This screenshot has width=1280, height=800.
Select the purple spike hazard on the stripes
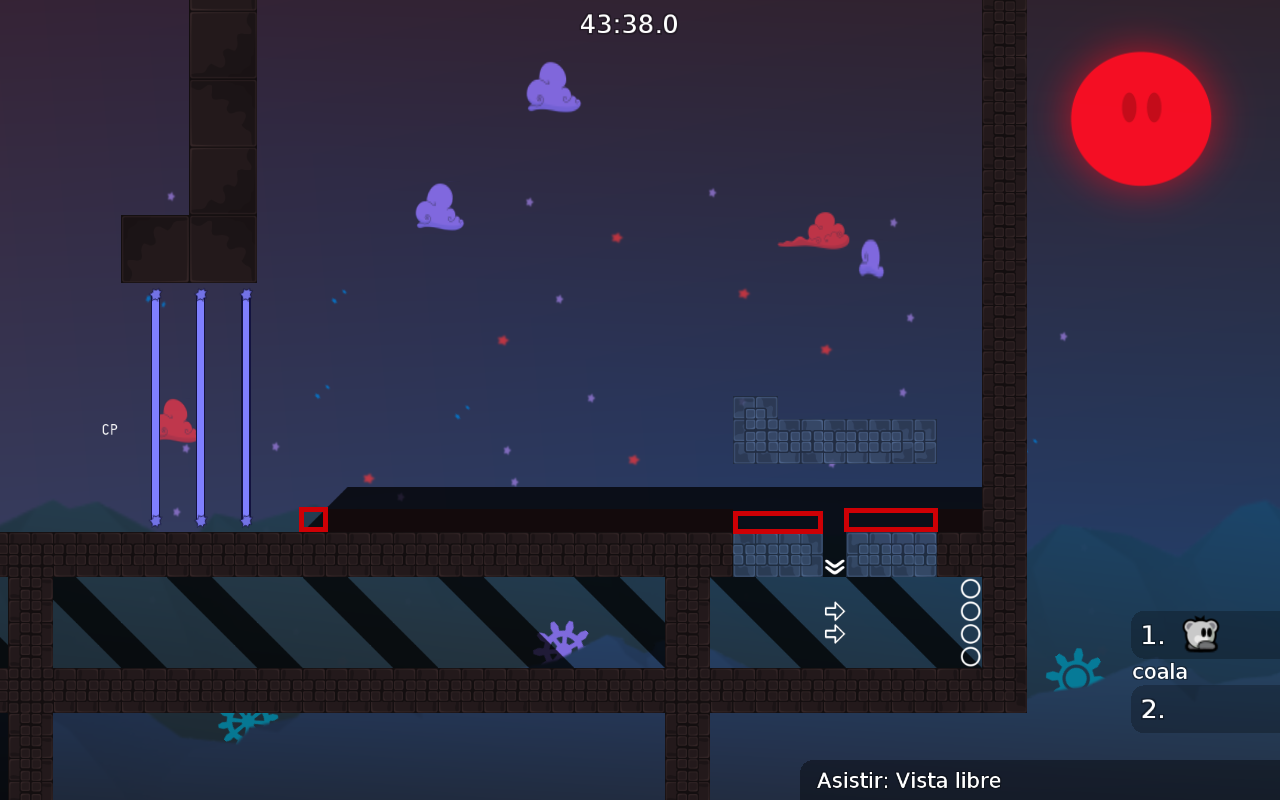click(x=563, y=637)
